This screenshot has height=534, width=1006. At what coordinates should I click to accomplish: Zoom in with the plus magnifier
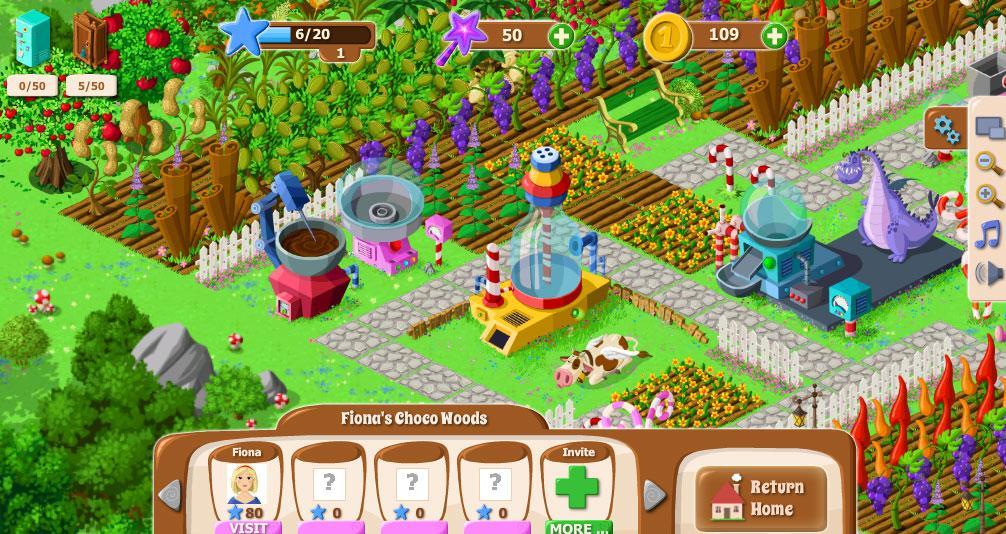[x=988, y=197]
